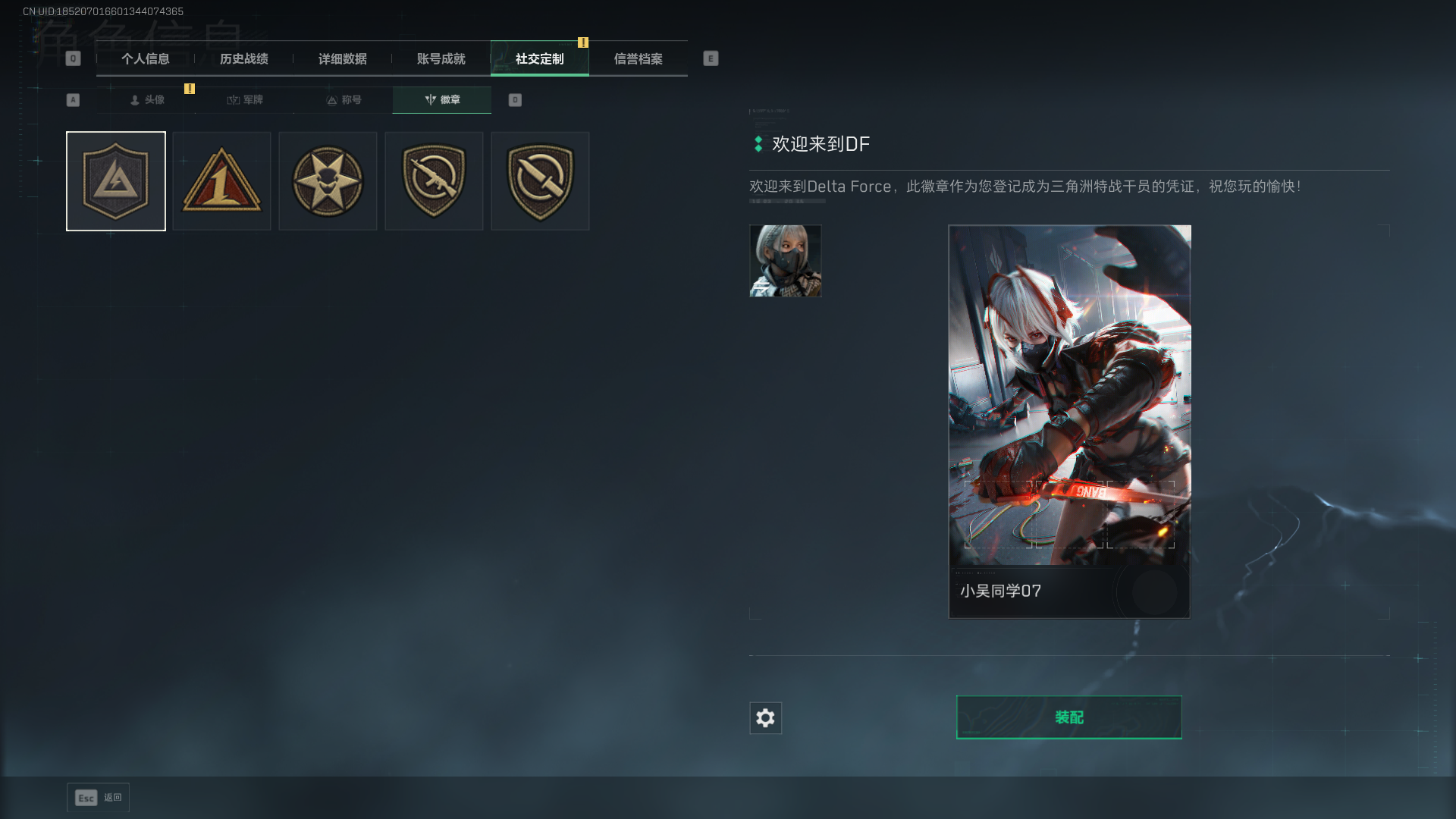Choose the 称号 sub-tab

[x=344, y=100]
